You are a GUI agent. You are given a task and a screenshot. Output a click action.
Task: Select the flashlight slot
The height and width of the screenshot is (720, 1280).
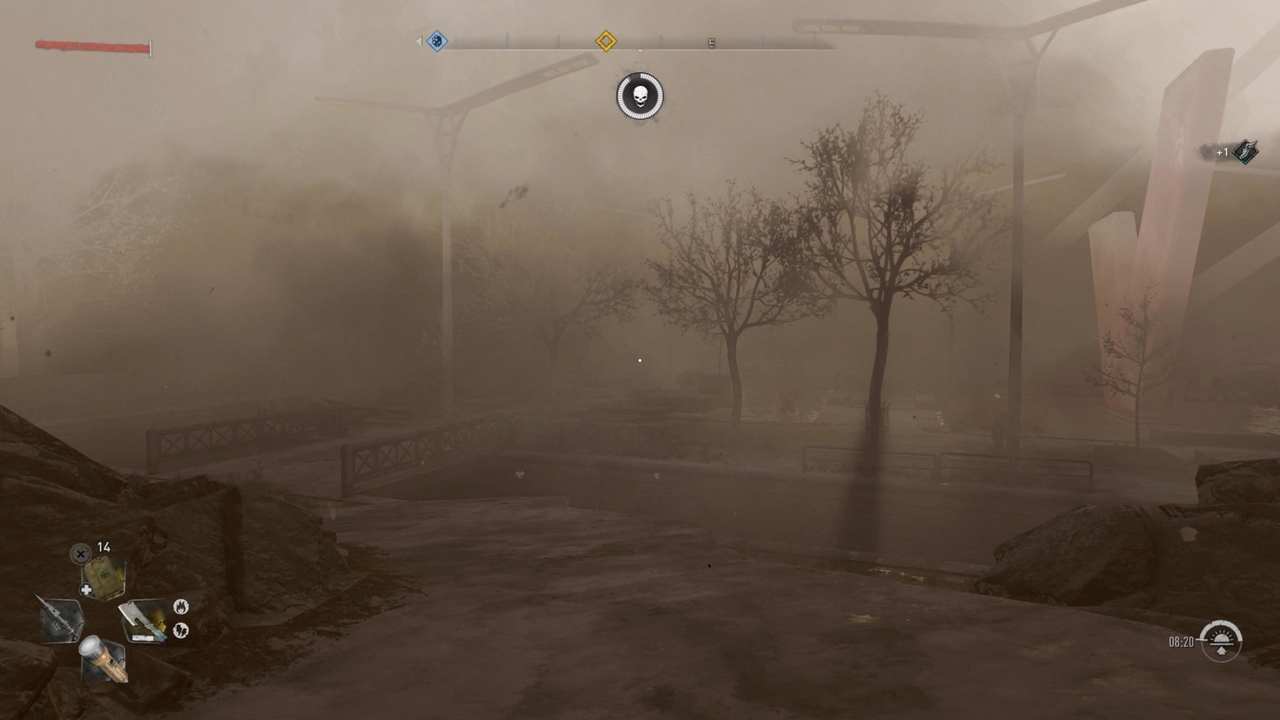[x=103, y=659]
